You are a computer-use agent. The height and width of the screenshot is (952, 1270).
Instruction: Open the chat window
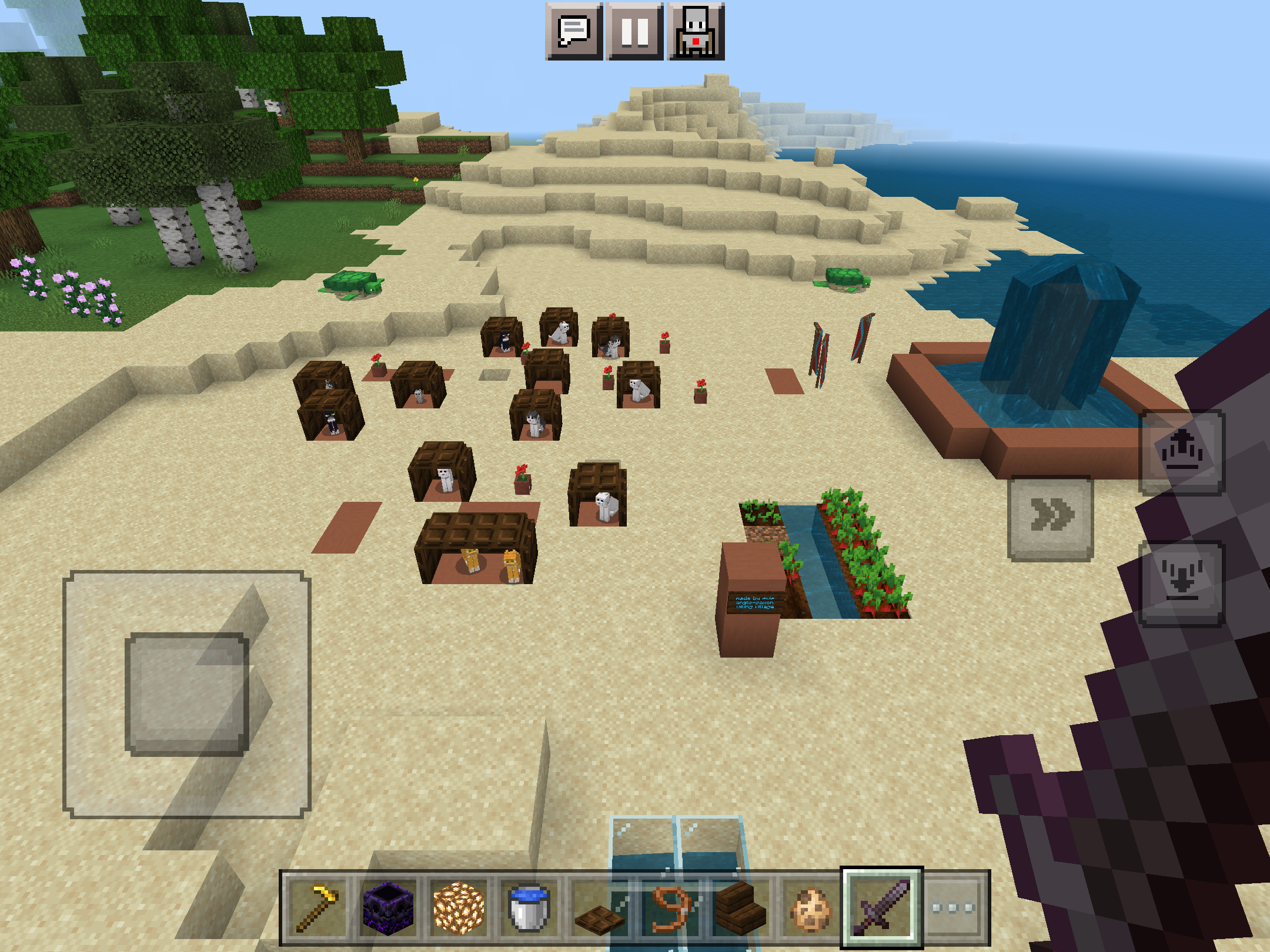tap(574, 31)
